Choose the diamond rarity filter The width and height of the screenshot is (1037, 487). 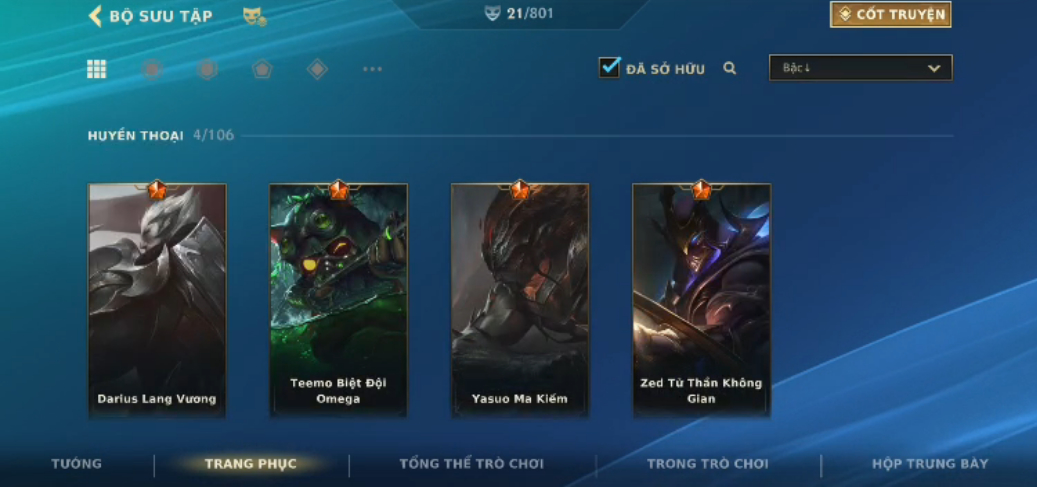click(317, 69)
